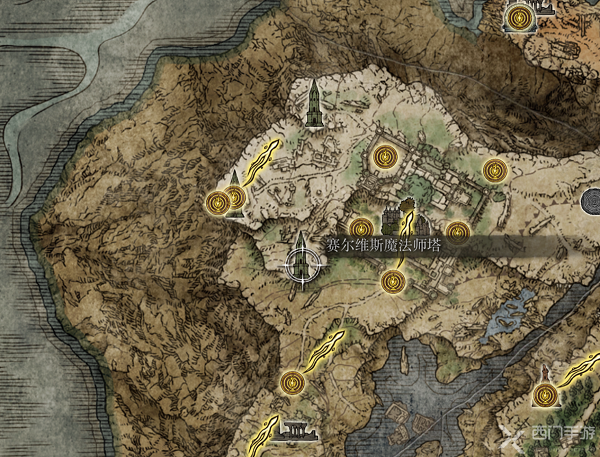Choose the grace marker directly below the manor icon
The height and width of the screenshot is (457, 600).
pyautogui.click(x=392, y=283)
